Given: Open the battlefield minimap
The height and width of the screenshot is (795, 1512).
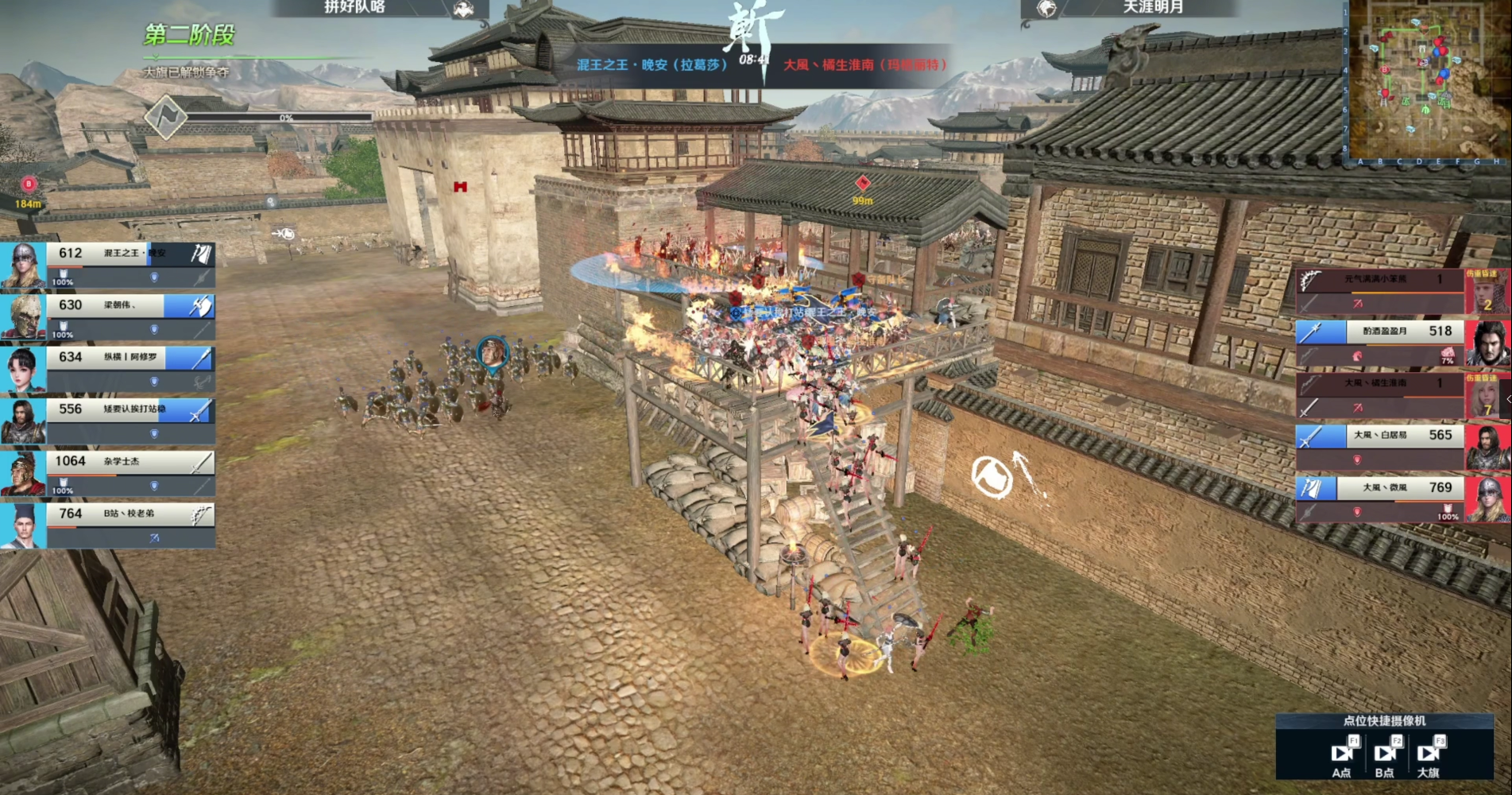Looking at the screenshot, I should 1425,81.
